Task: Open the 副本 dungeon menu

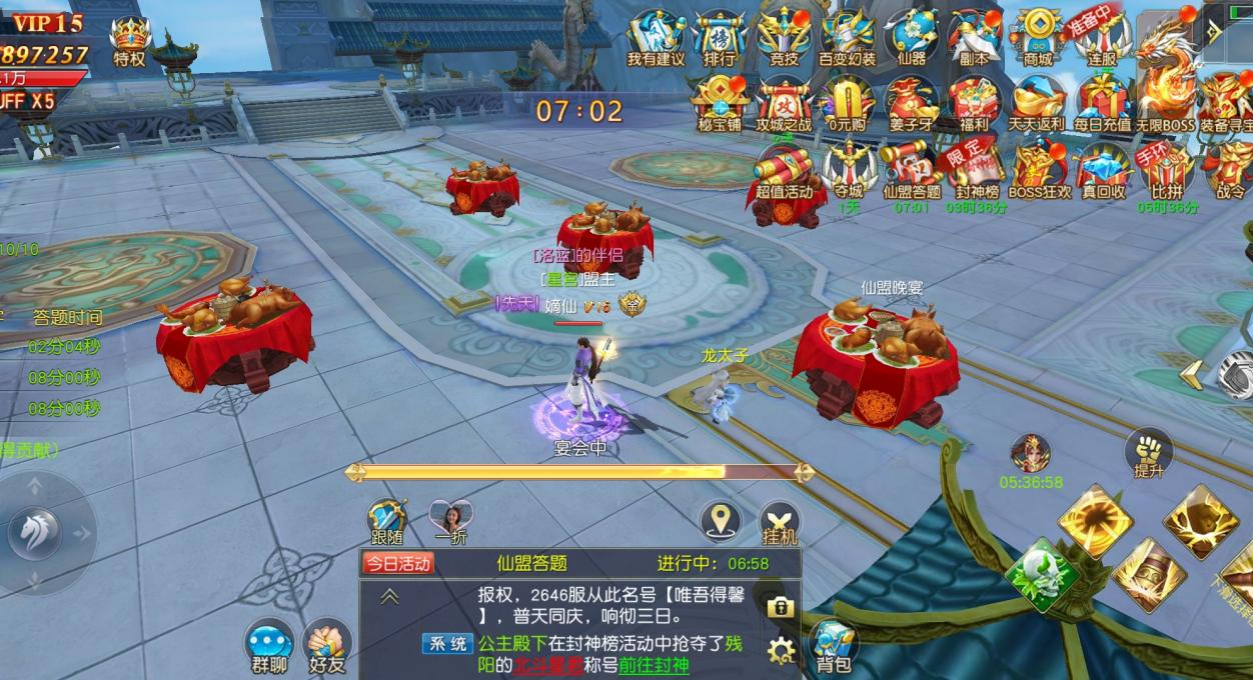Action: pos(973,38)
